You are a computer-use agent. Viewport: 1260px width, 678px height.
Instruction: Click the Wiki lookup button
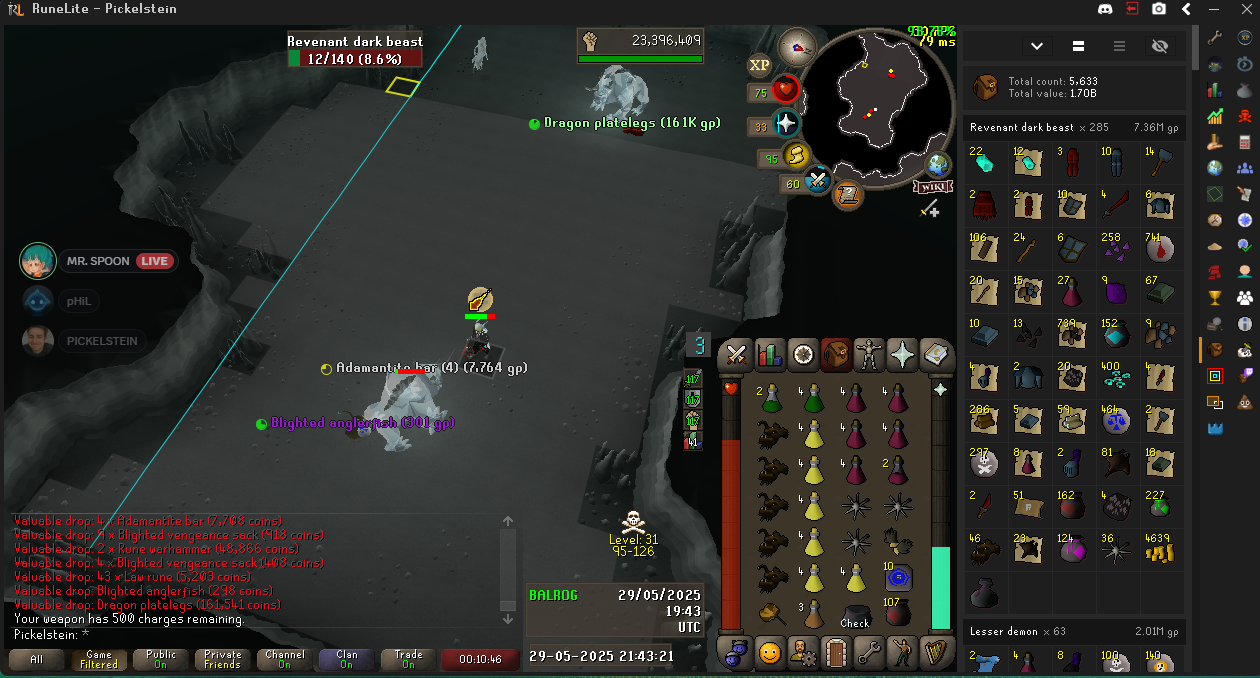(932, 187)
